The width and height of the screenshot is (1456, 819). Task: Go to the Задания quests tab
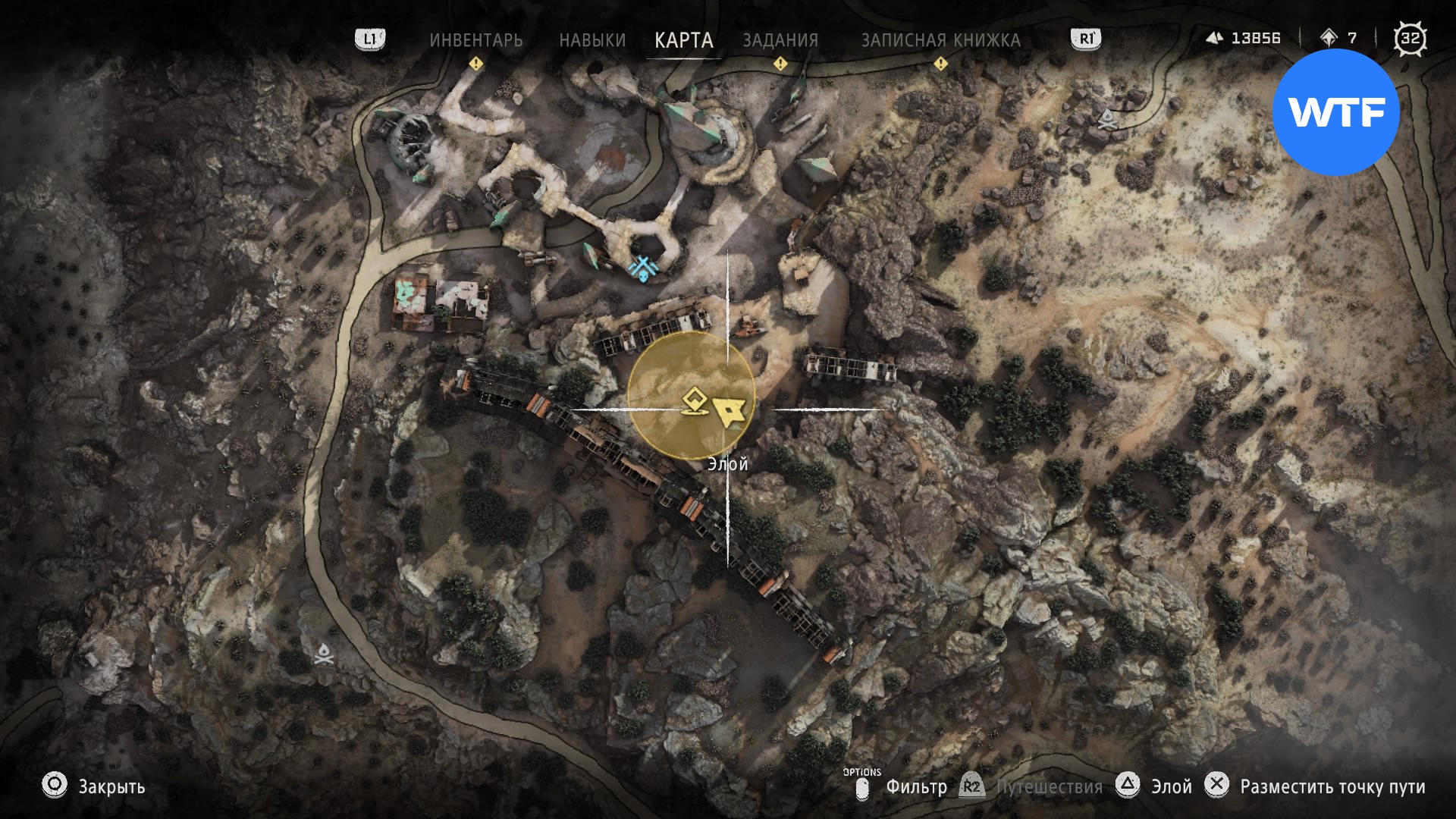[x=780, y=40]
